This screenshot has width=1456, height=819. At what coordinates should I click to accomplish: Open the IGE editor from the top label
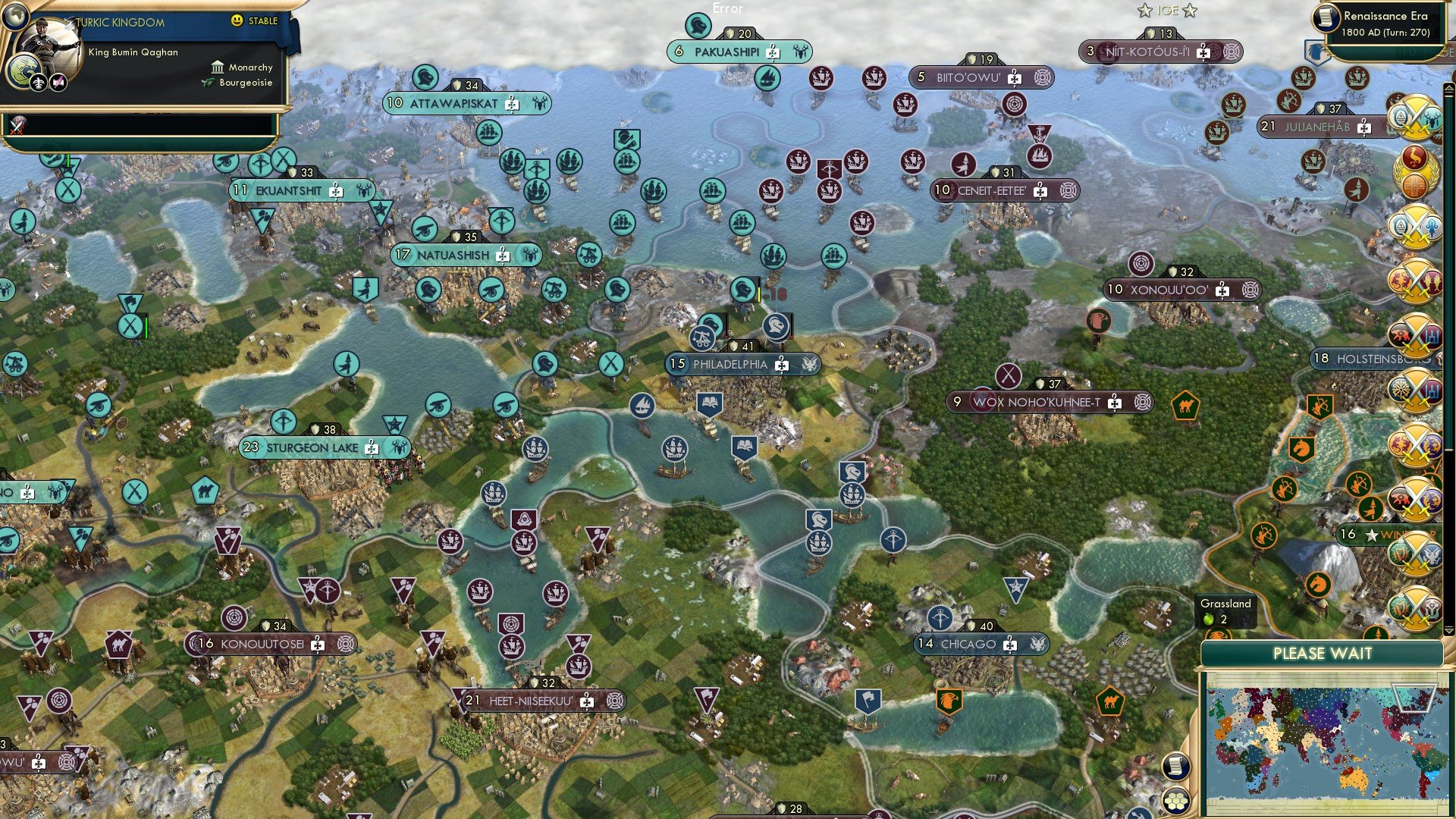(x=1168, y=11)
